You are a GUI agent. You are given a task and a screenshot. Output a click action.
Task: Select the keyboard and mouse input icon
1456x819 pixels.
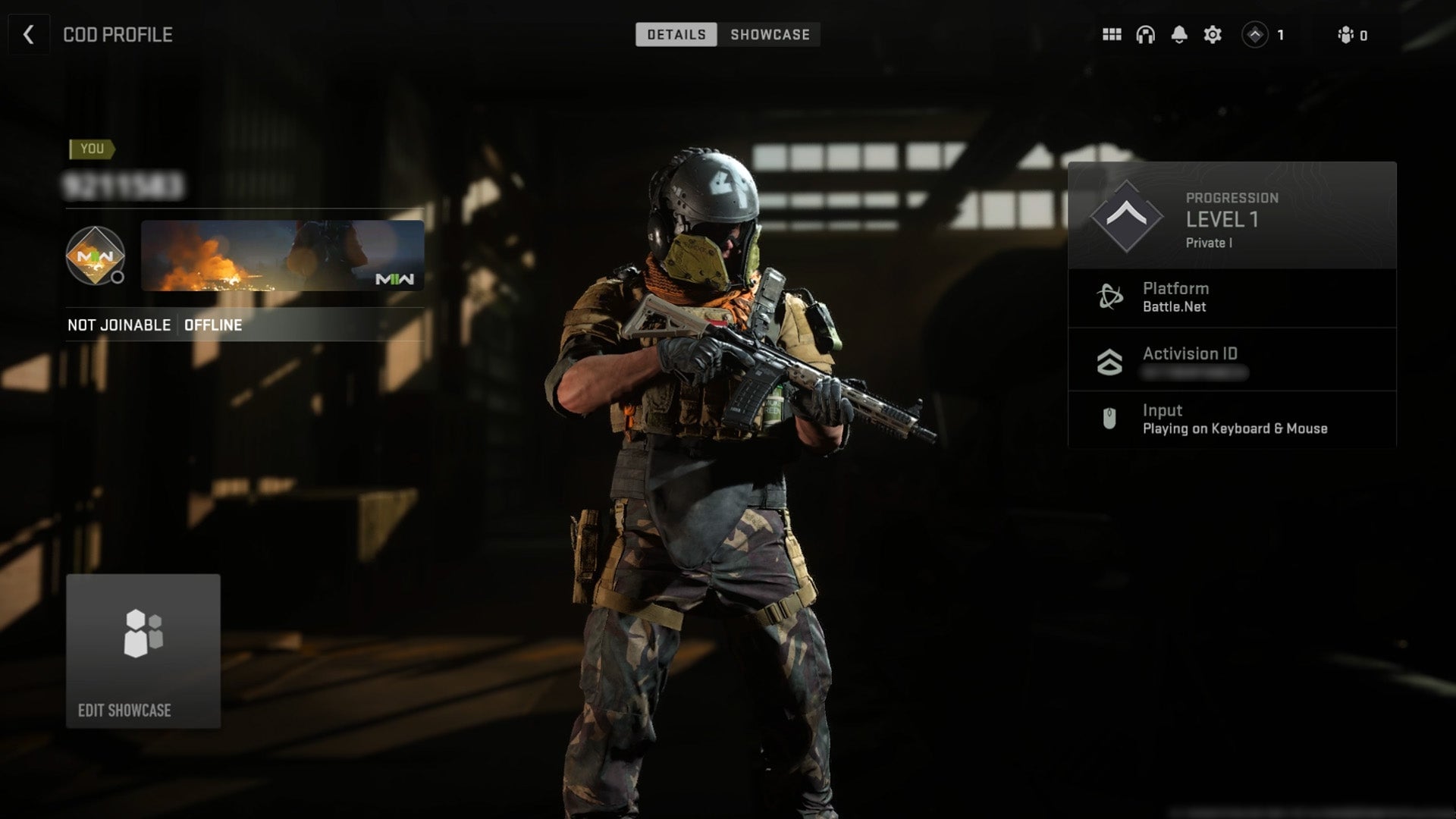click(x=1109, y=419)
